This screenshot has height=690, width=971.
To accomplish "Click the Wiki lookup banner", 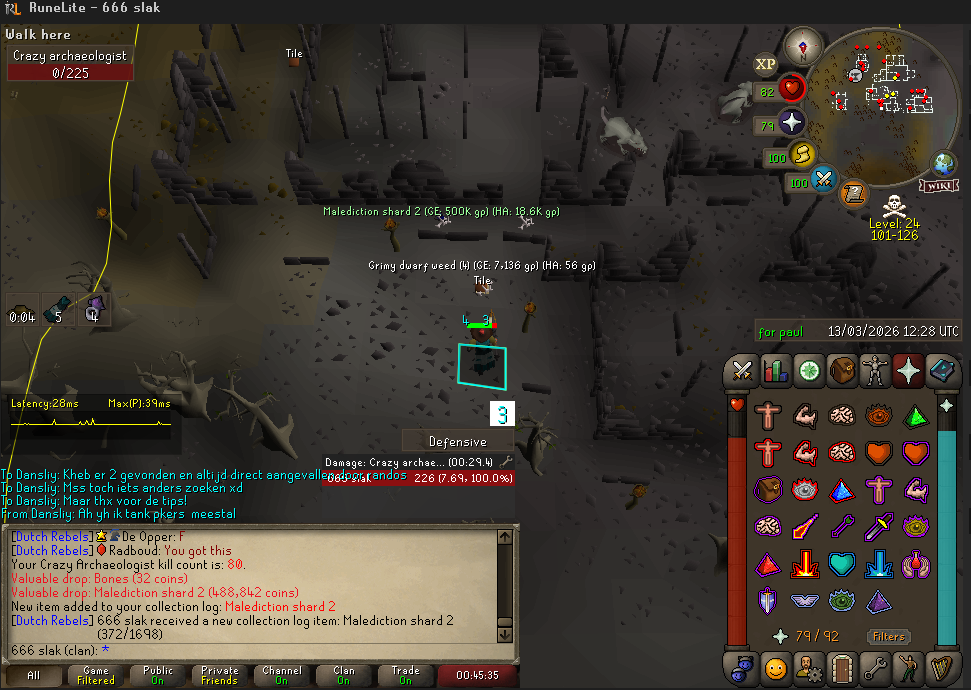I will point(938,186).
